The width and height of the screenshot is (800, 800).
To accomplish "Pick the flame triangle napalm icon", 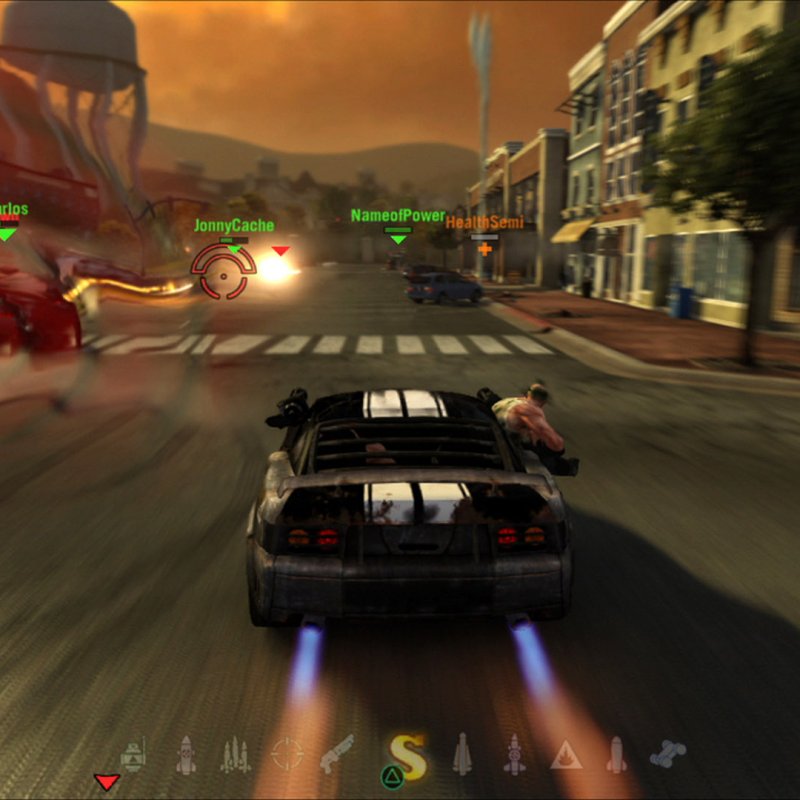I will point(566,755).
